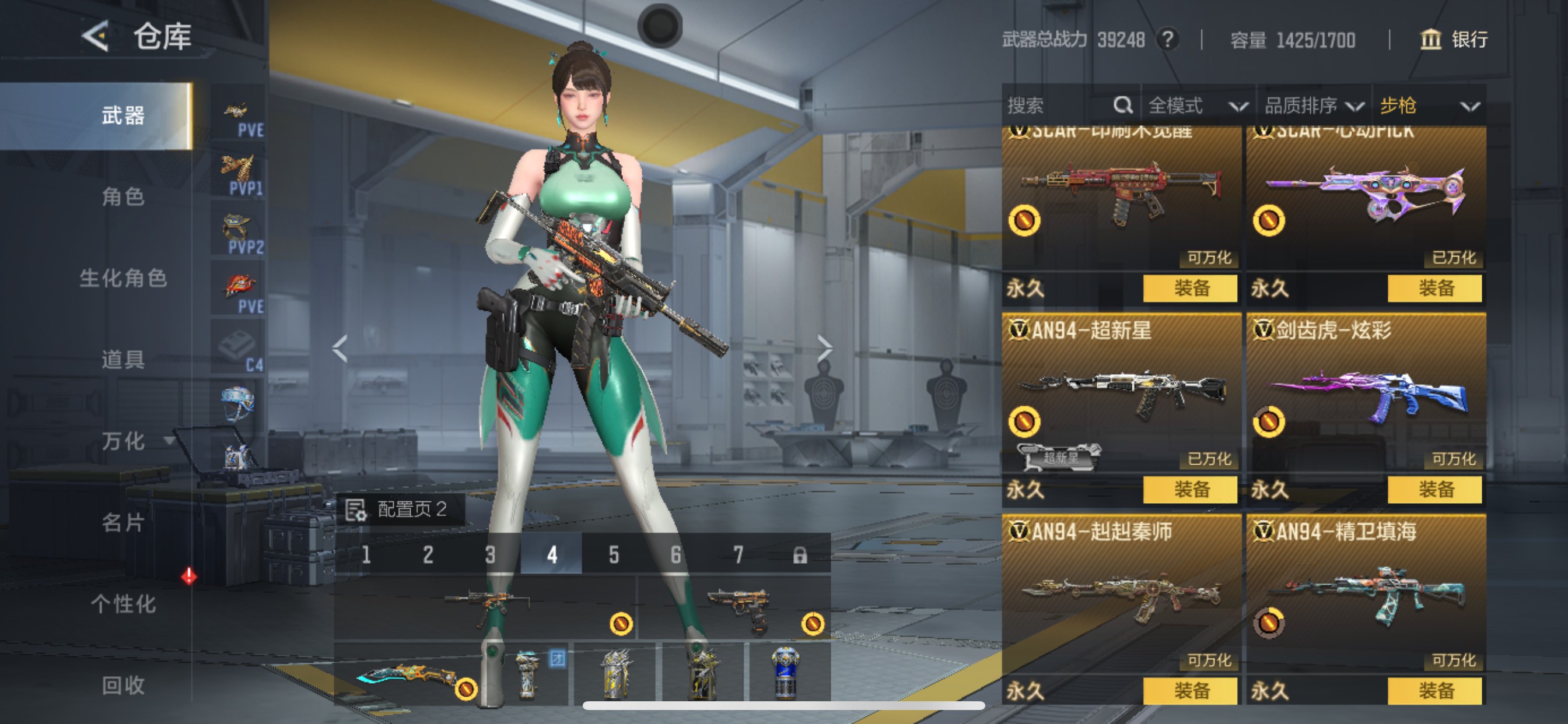
Task: Open the 银行 bank
Action: coord(1454,40)
